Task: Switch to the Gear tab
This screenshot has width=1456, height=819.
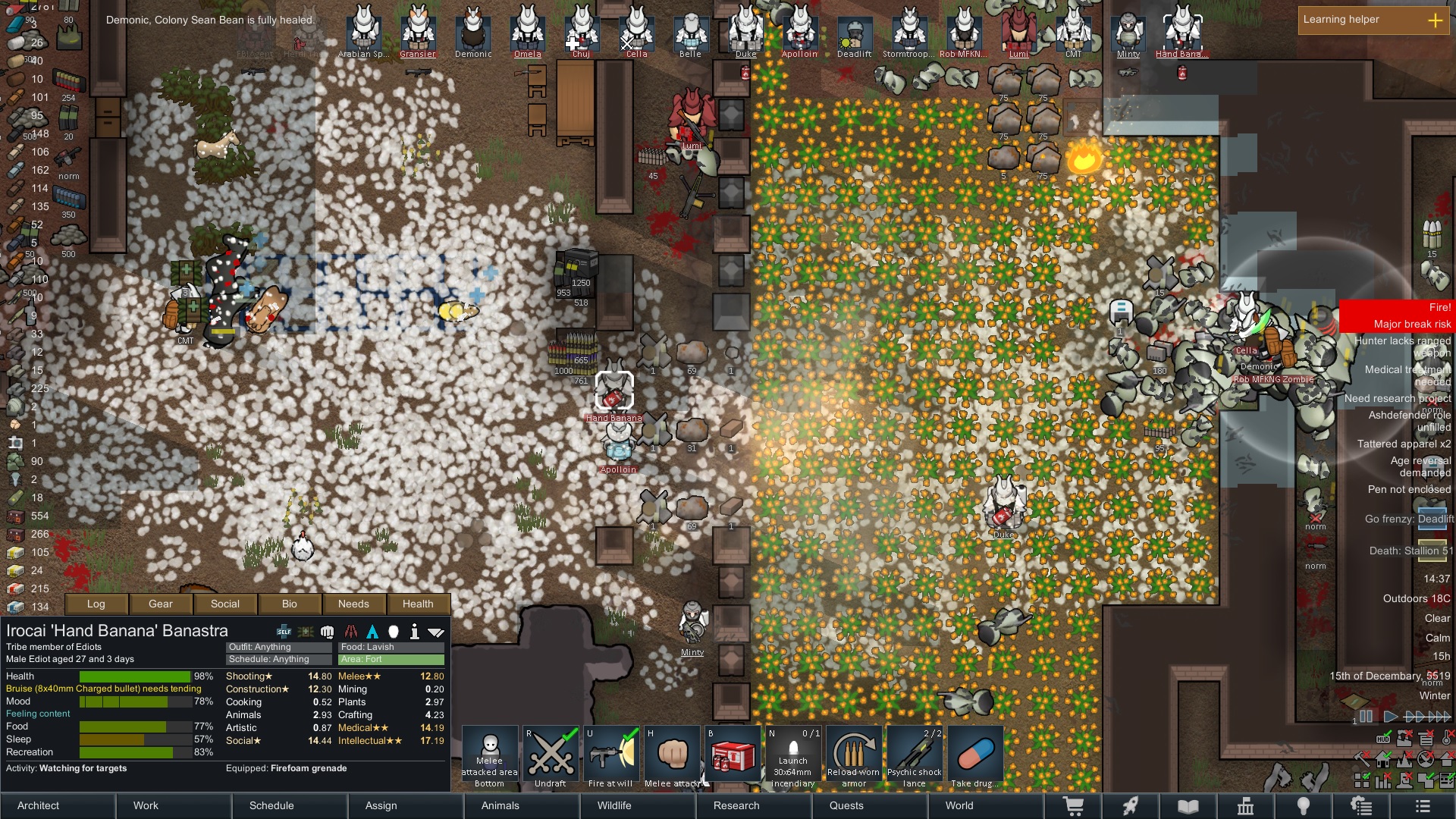Action: pos(160,604)
